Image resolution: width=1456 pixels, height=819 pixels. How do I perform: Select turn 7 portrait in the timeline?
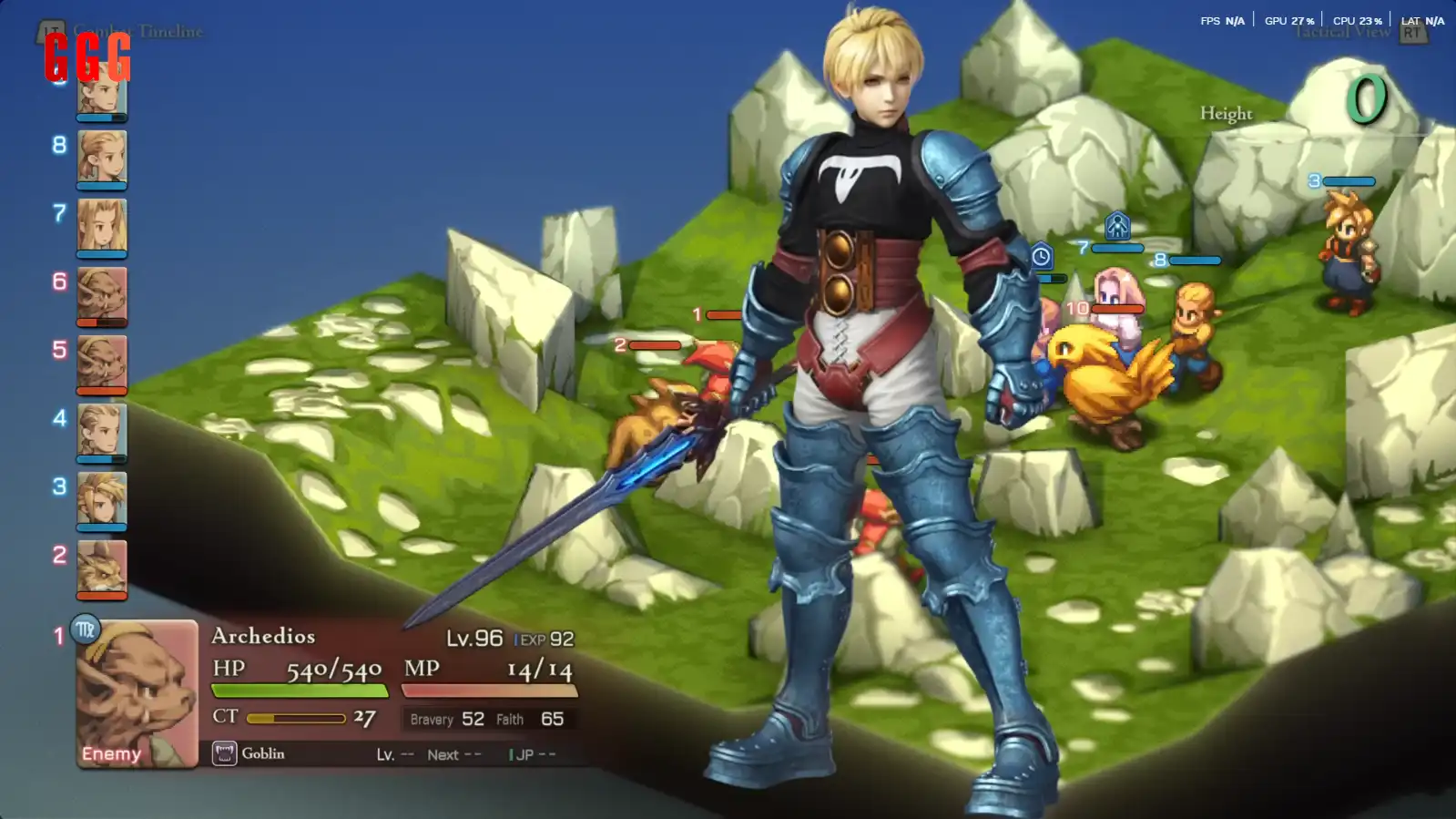(102, 225)
